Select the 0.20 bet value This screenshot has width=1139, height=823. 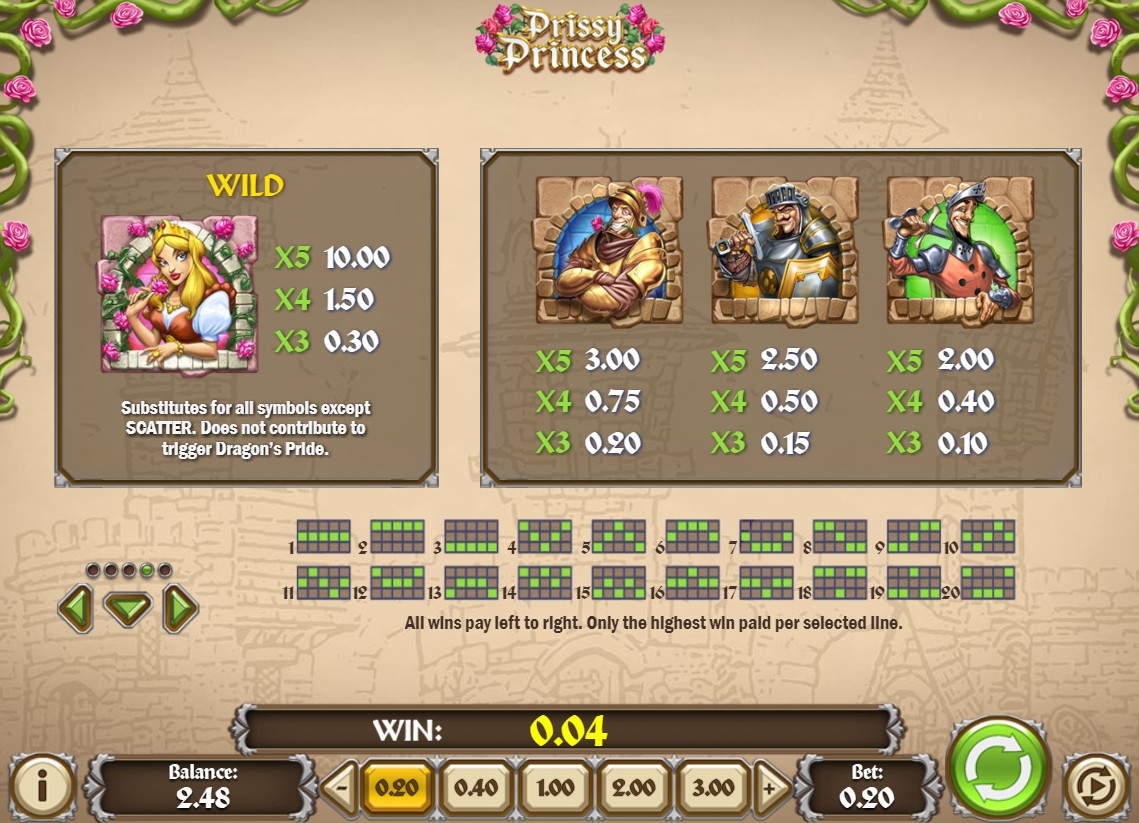(x=397, y=787)
